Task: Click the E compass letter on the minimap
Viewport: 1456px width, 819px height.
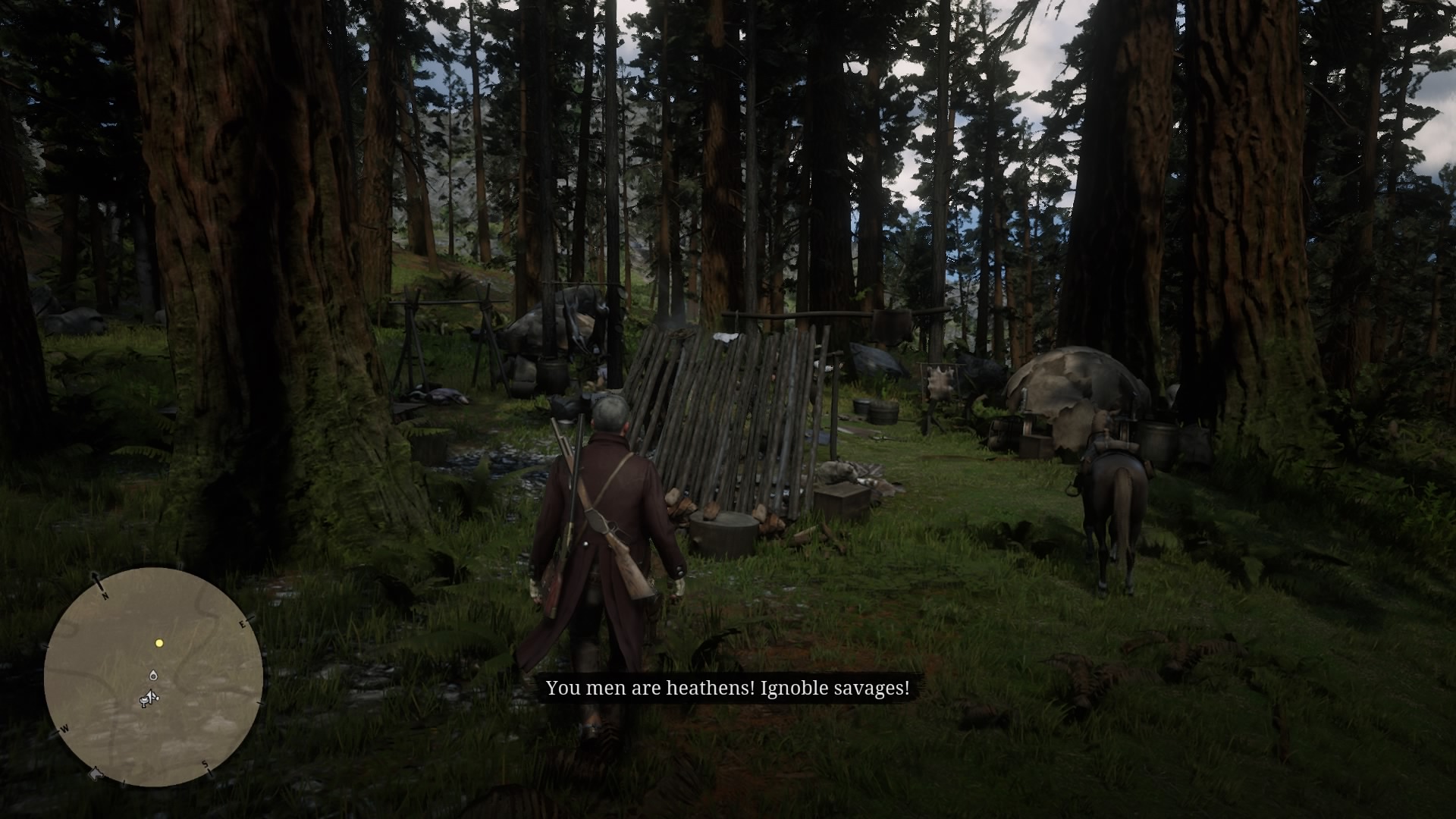Action: 243,625
